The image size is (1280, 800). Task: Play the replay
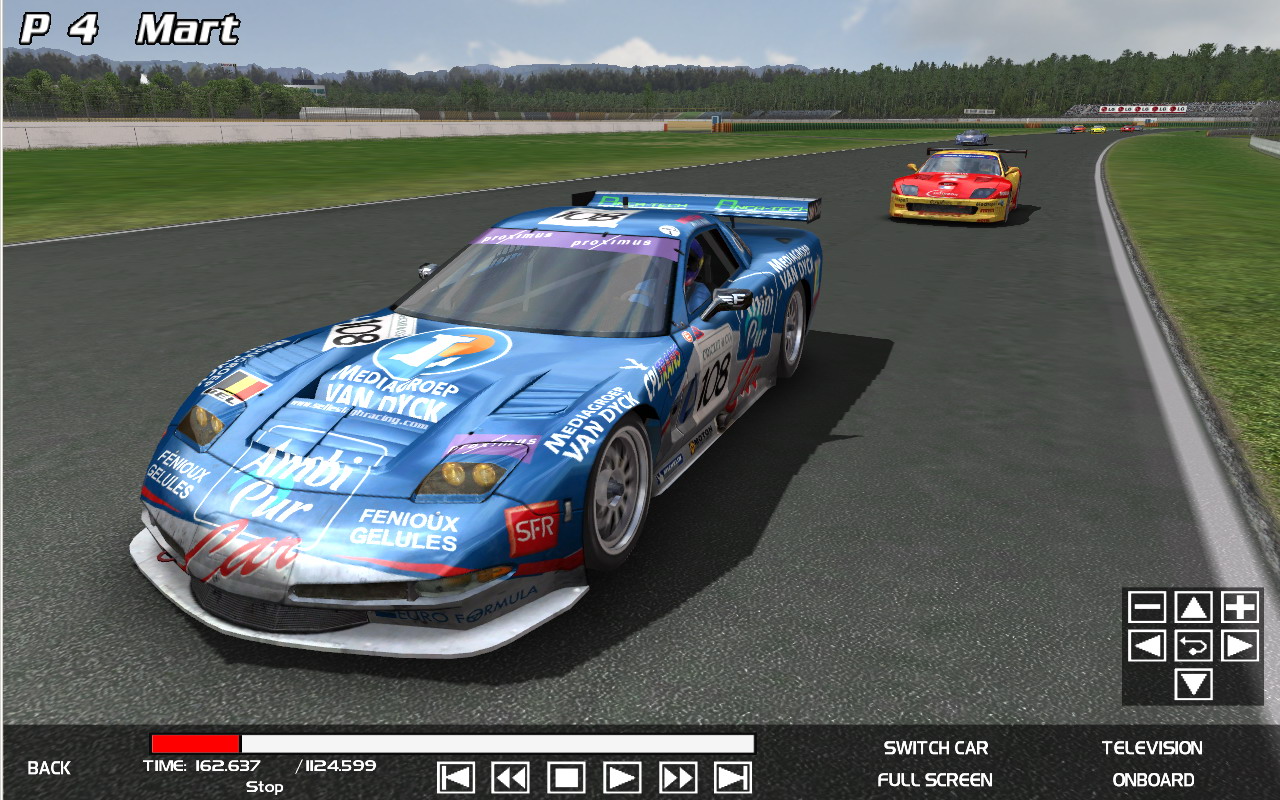pyautogui.click(x=622, y=777)
